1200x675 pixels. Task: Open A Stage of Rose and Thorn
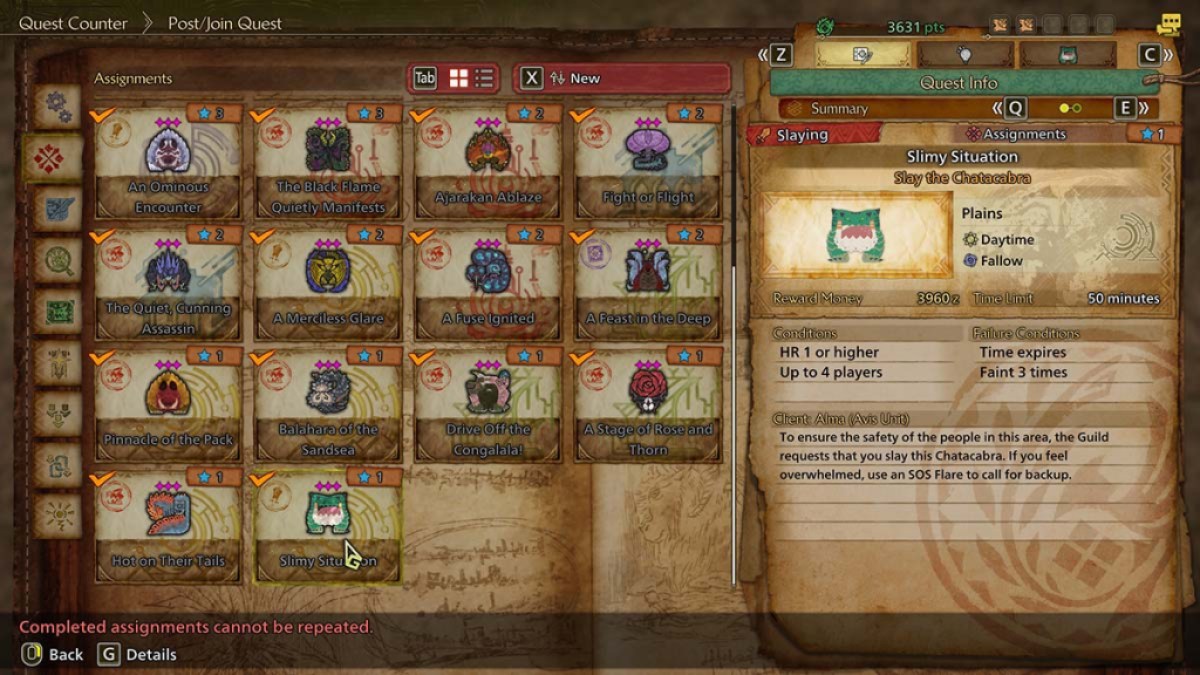648,405
